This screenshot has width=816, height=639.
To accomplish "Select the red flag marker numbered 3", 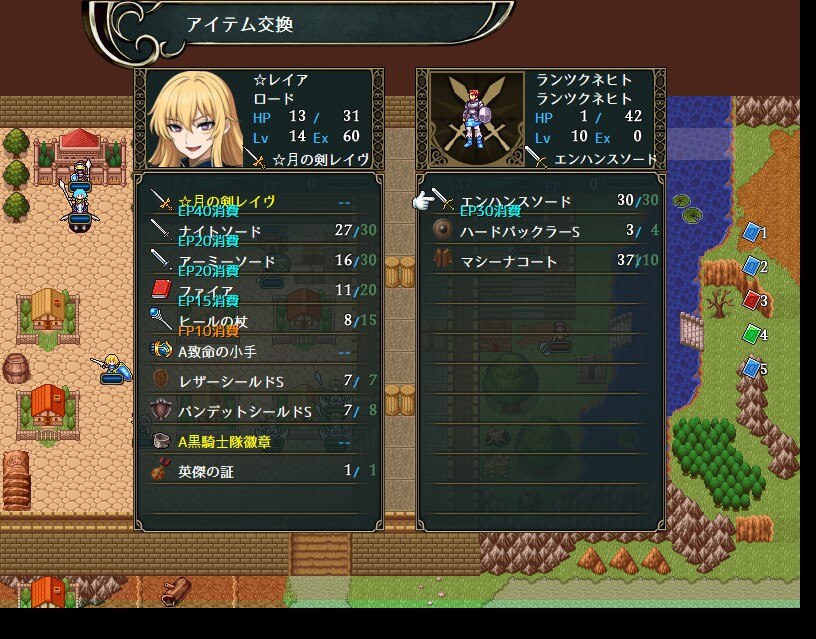I will click(x=750, y=300).
